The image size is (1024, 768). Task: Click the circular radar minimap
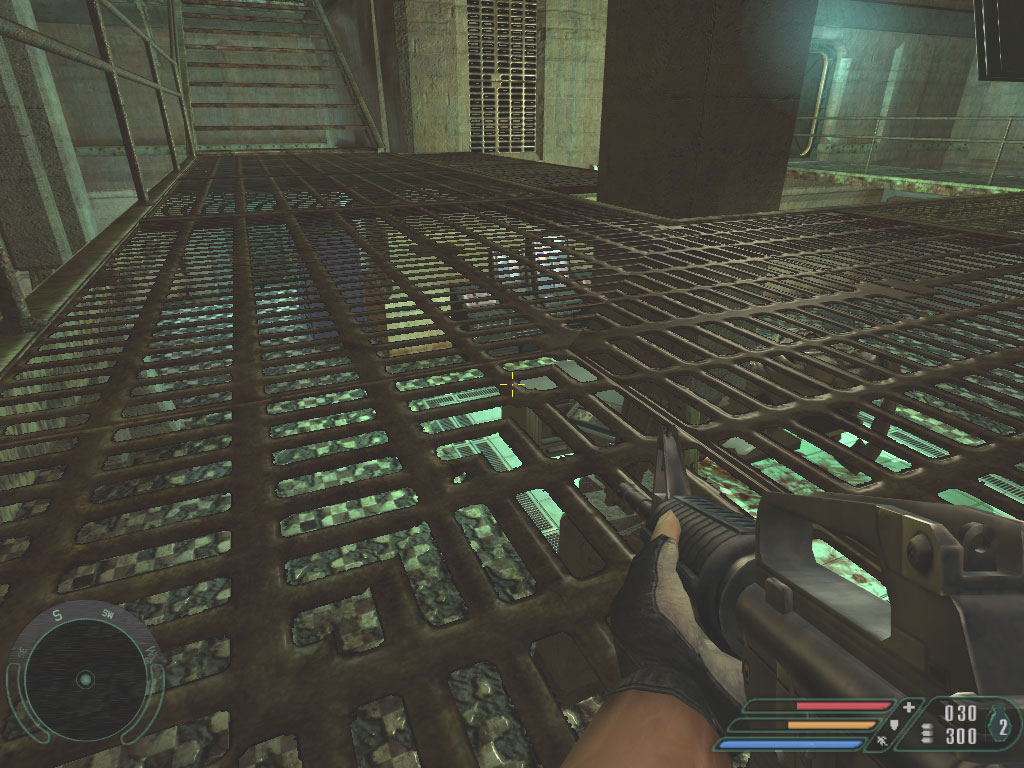point(85,679)
